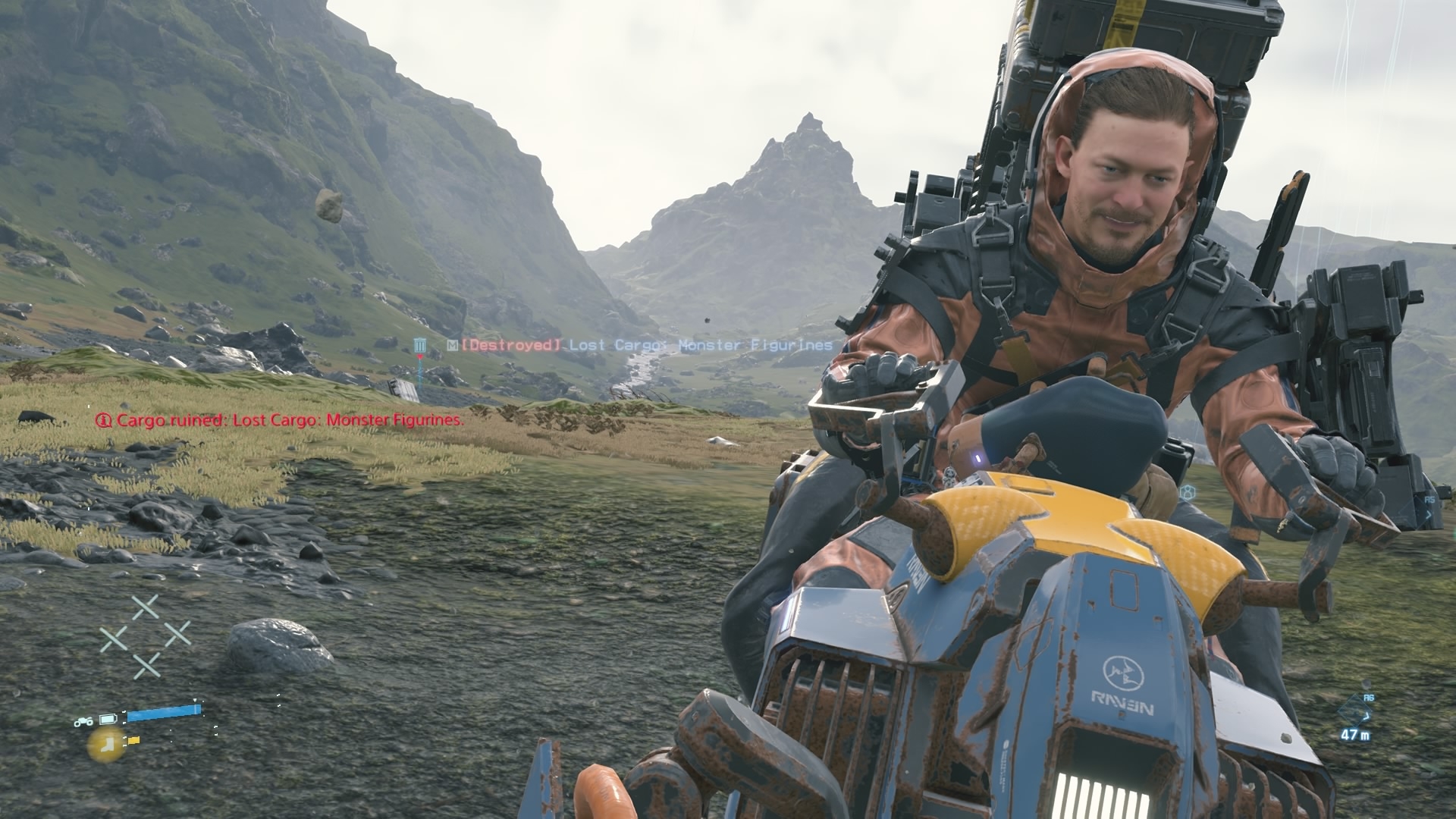The image size is (1456, 819).
Task: Click the destroyed lost cargo marker icon
Action: click(420, 347)
